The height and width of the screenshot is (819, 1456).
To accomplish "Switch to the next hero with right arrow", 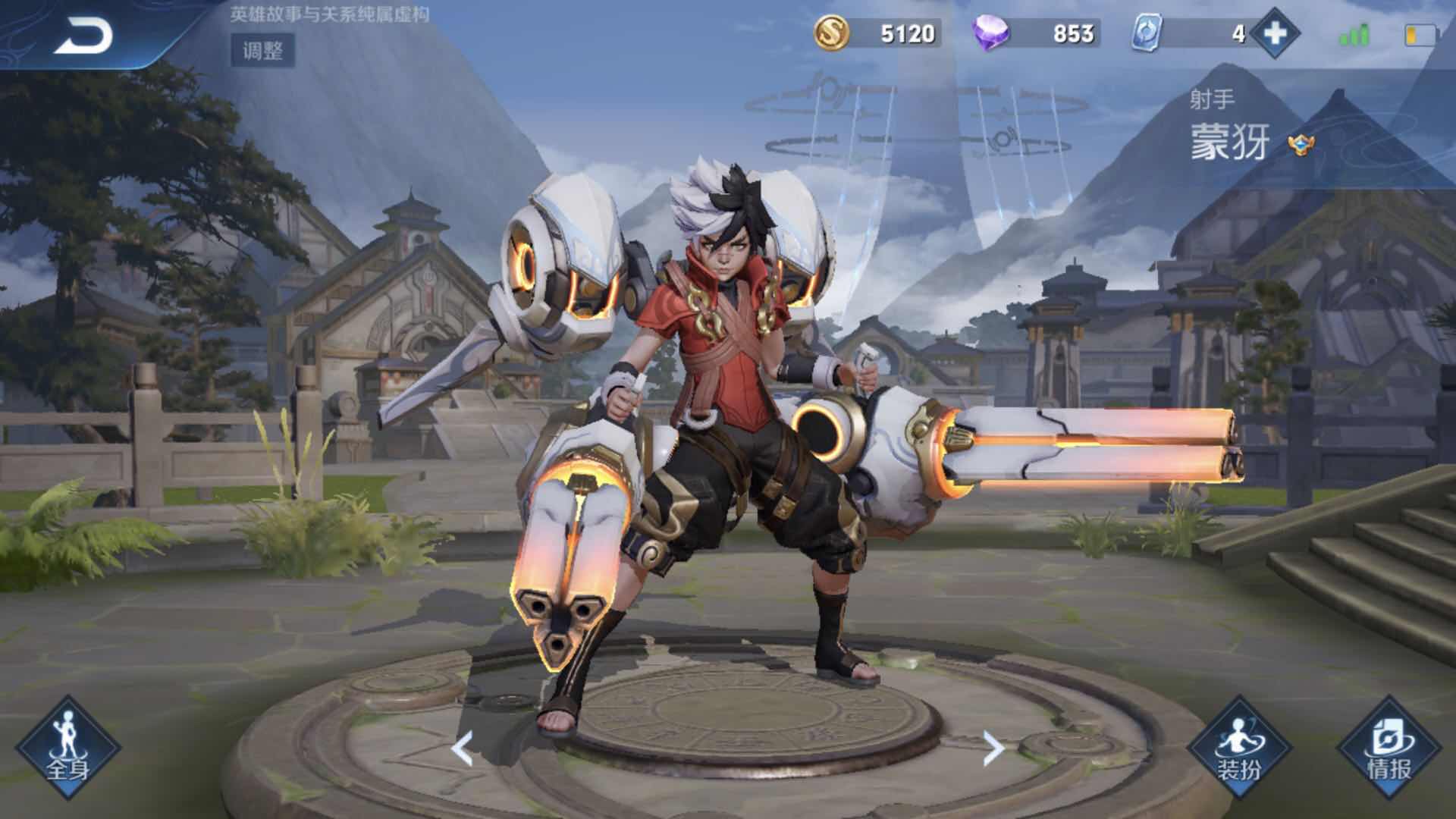I will (x=993, y=748).
